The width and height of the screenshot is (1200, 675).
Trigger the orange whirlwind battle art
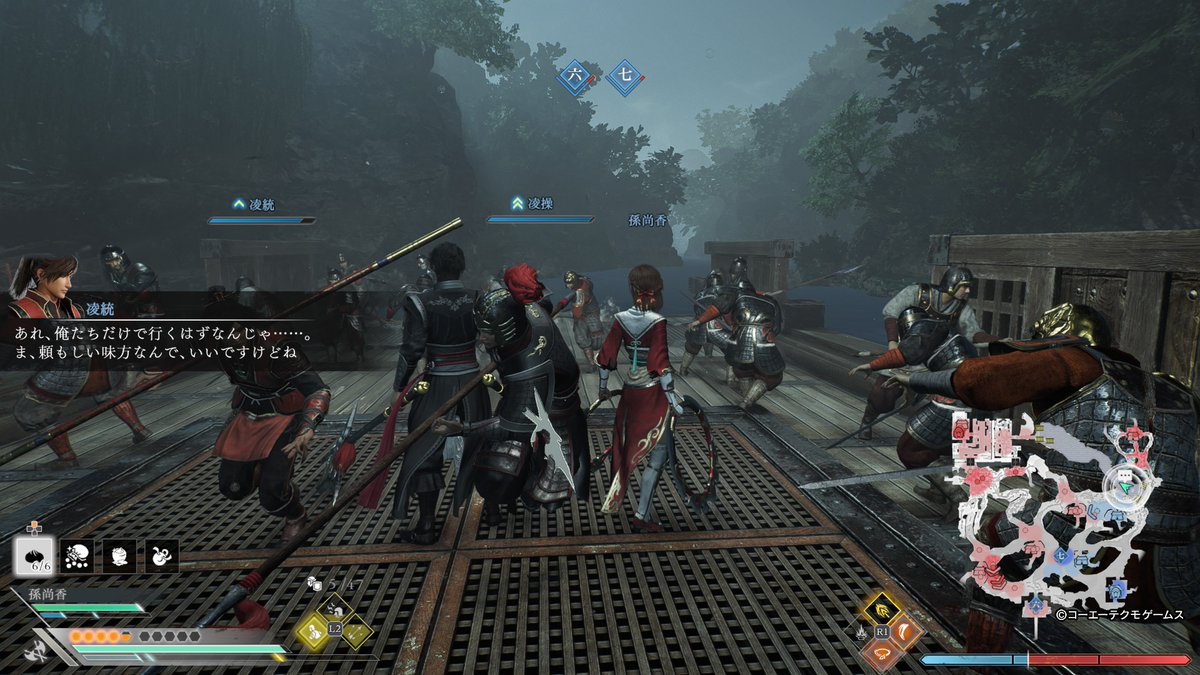click(x=883, y=653)
